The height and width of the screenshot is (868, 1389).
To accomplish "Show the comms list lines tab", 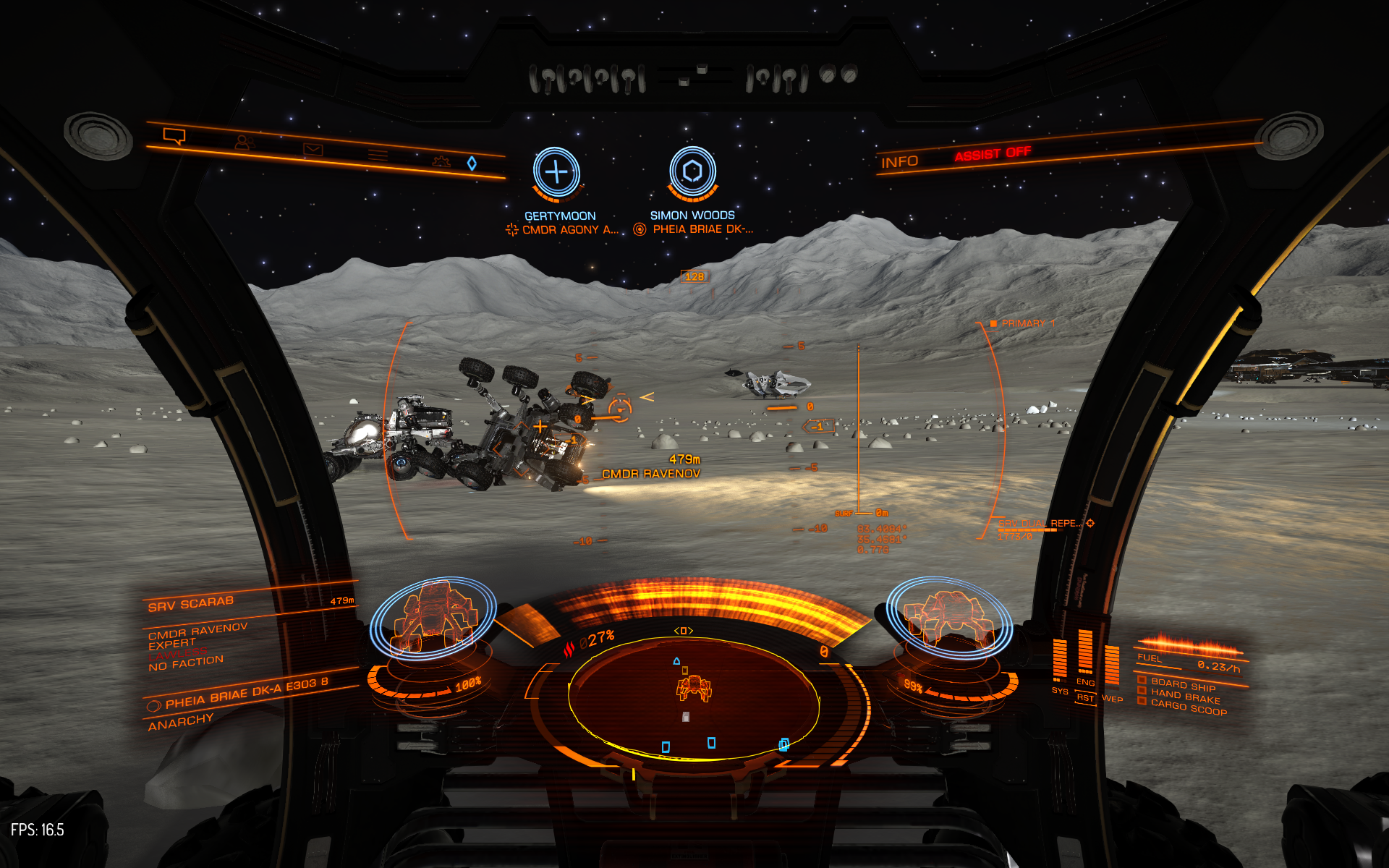I will (x=378, y=154).
